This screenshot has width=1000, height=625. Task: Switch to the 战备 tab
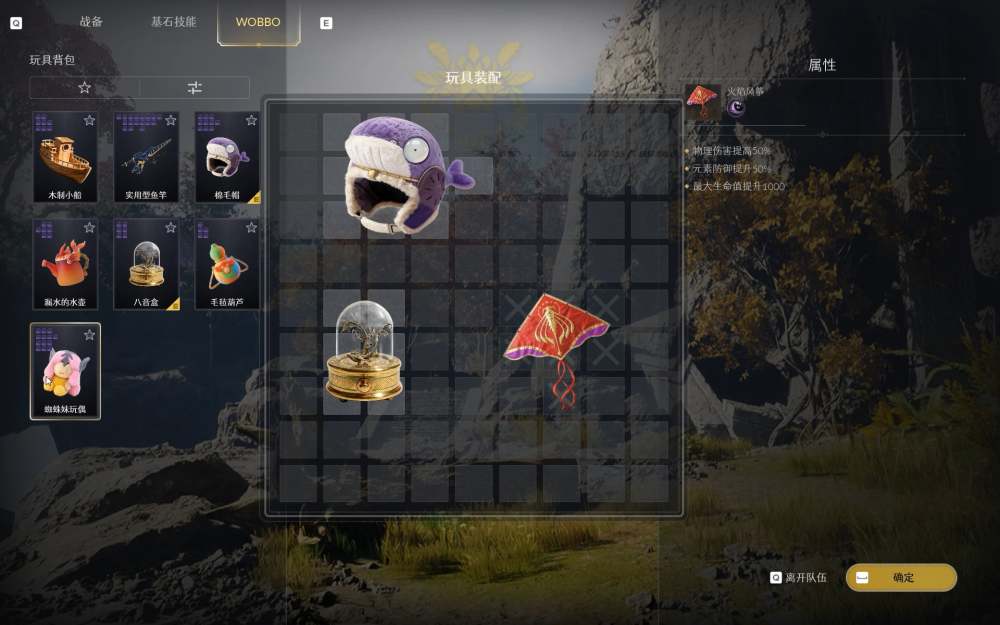91,22
